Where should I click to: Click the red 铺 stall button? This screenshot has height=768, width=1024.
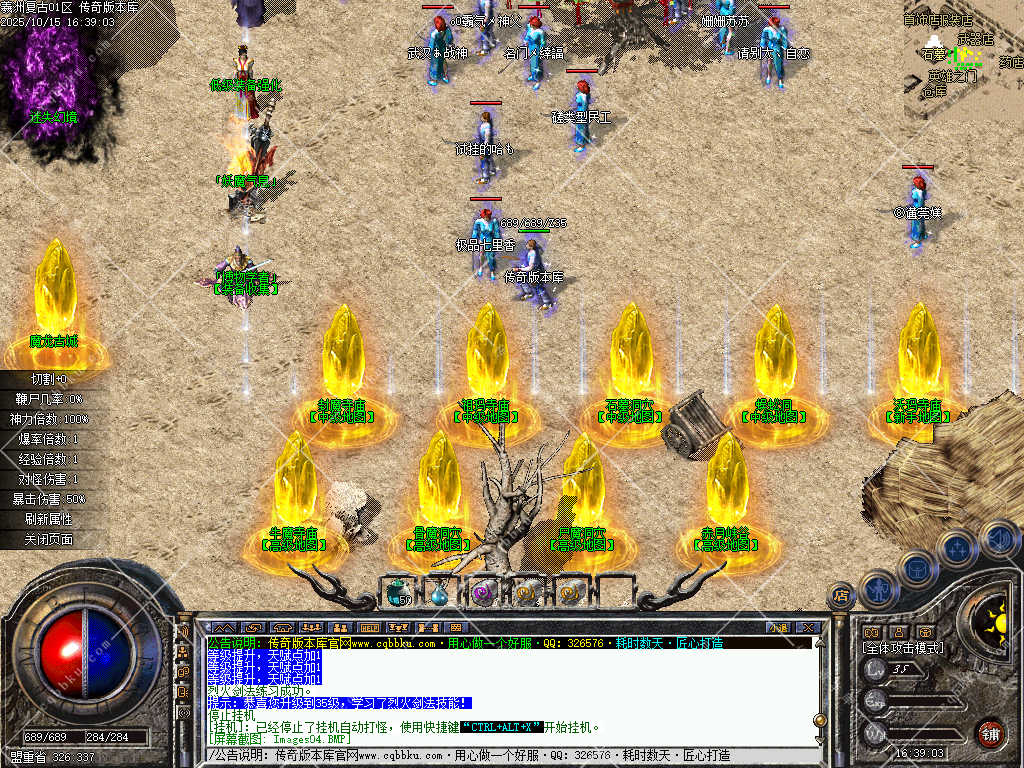[990, 731]
